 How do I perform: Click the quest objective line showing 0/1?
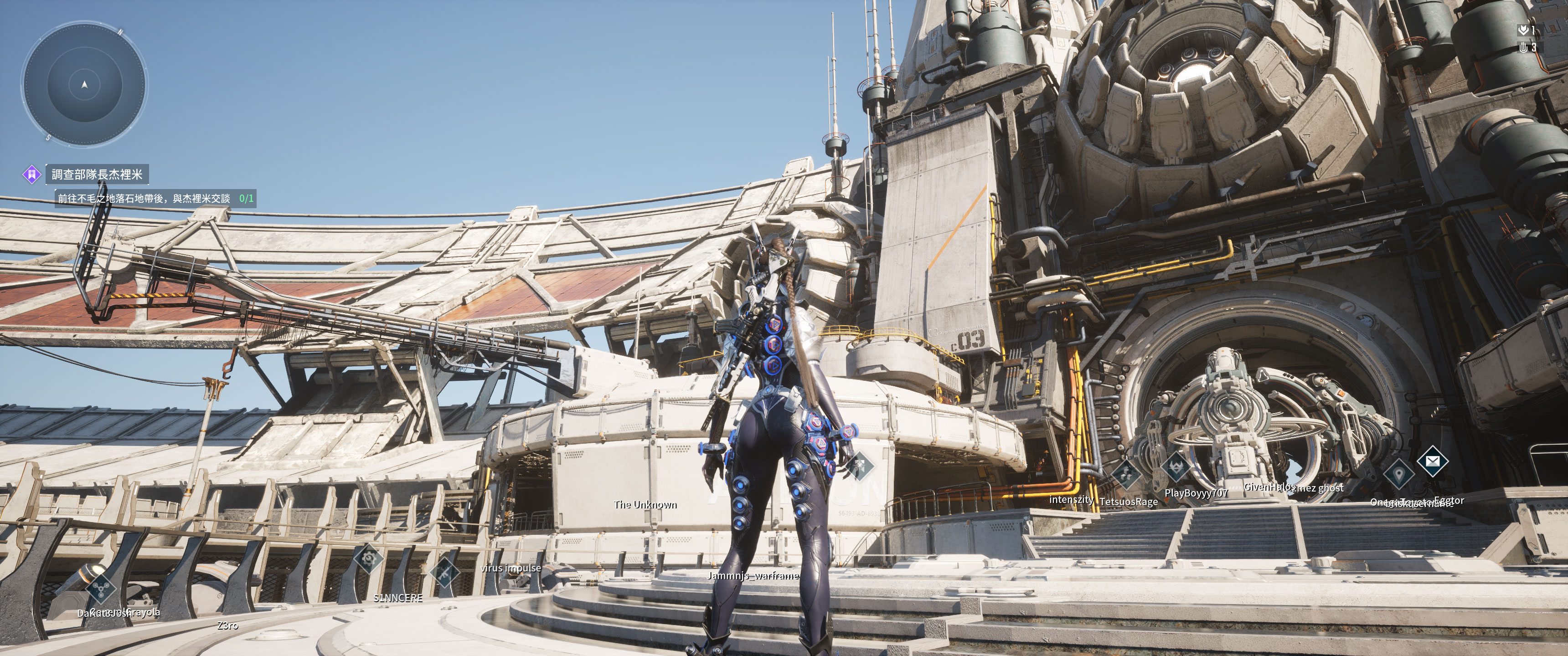(155, 198)
